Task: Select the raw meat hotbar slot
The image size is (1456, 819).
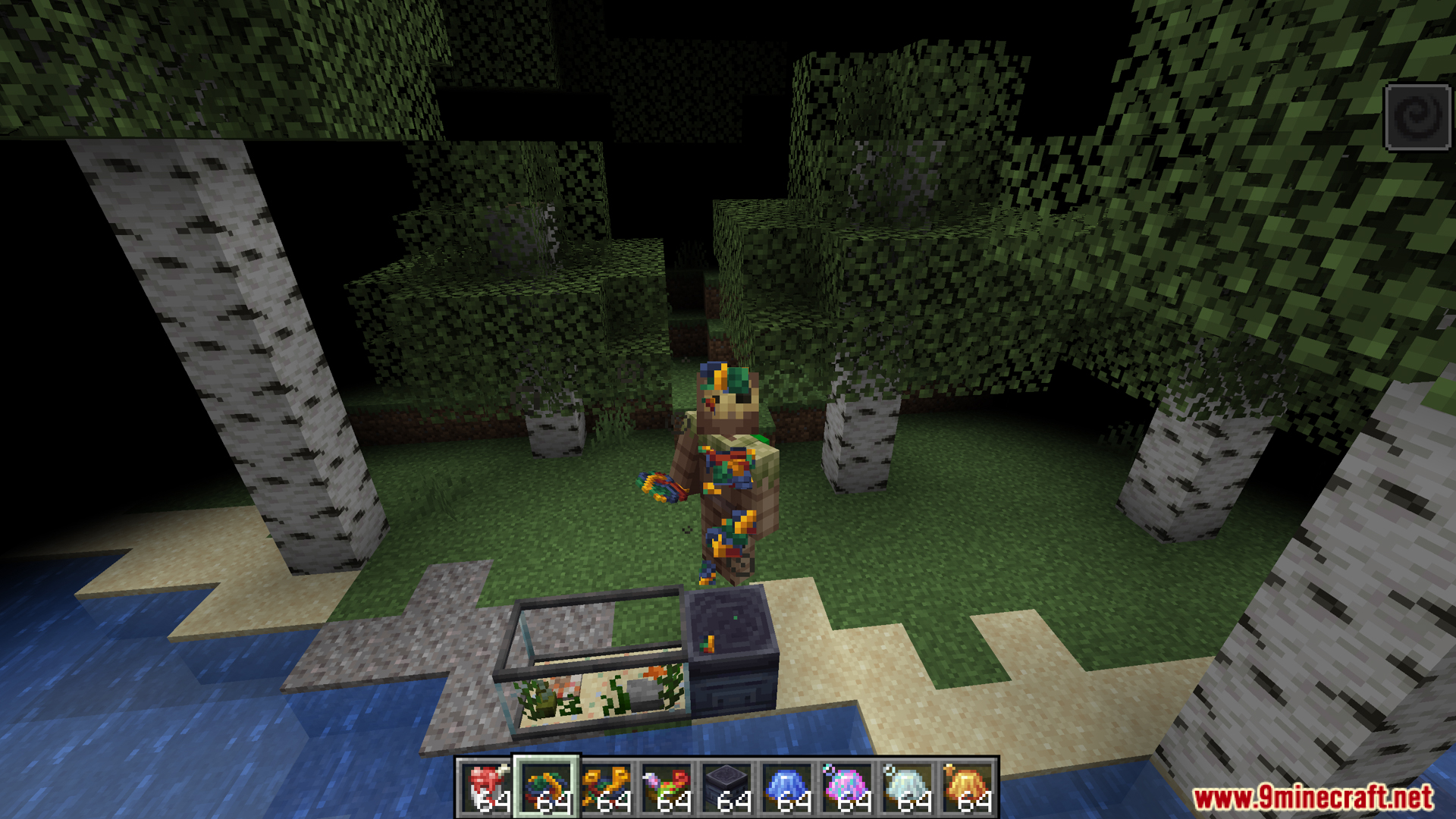Action: tap(486, 788)
